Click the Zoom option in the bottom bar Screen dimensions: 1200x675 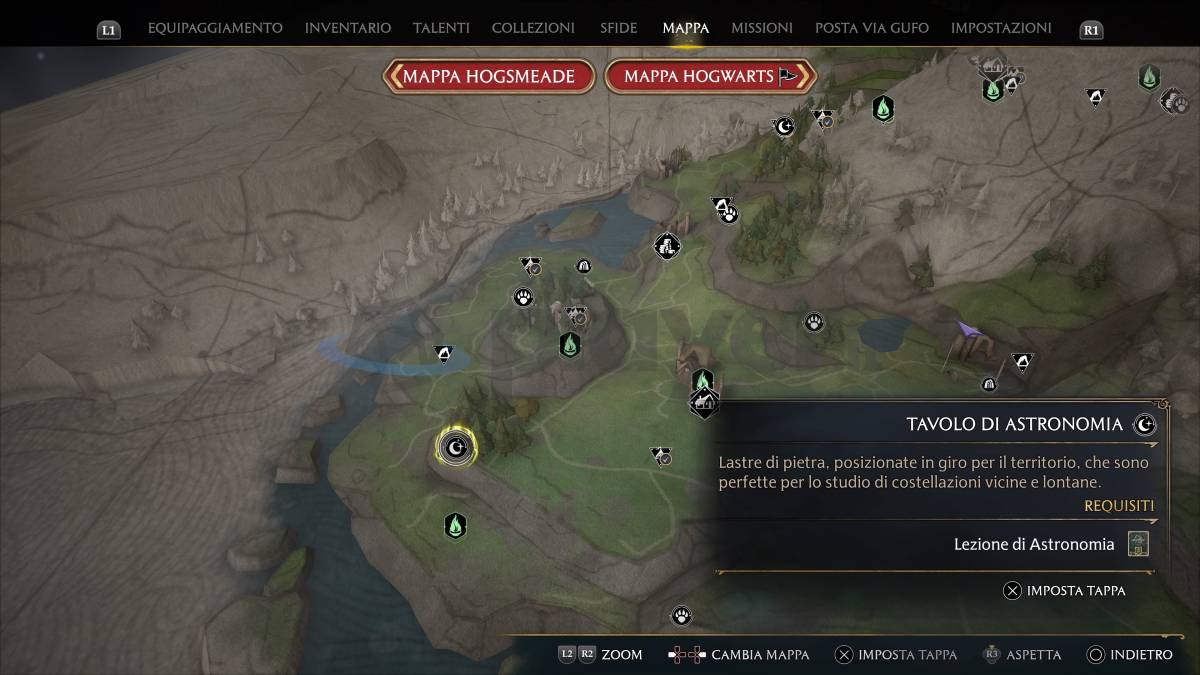(x=621, y=655)
